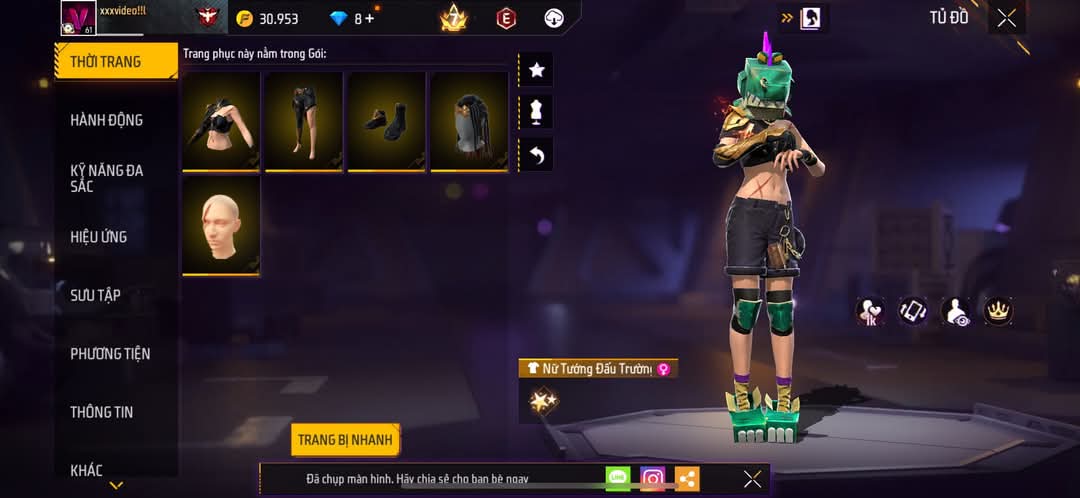Share the screenshot via Instagram

pyautogui.click(x=653, y=479)
